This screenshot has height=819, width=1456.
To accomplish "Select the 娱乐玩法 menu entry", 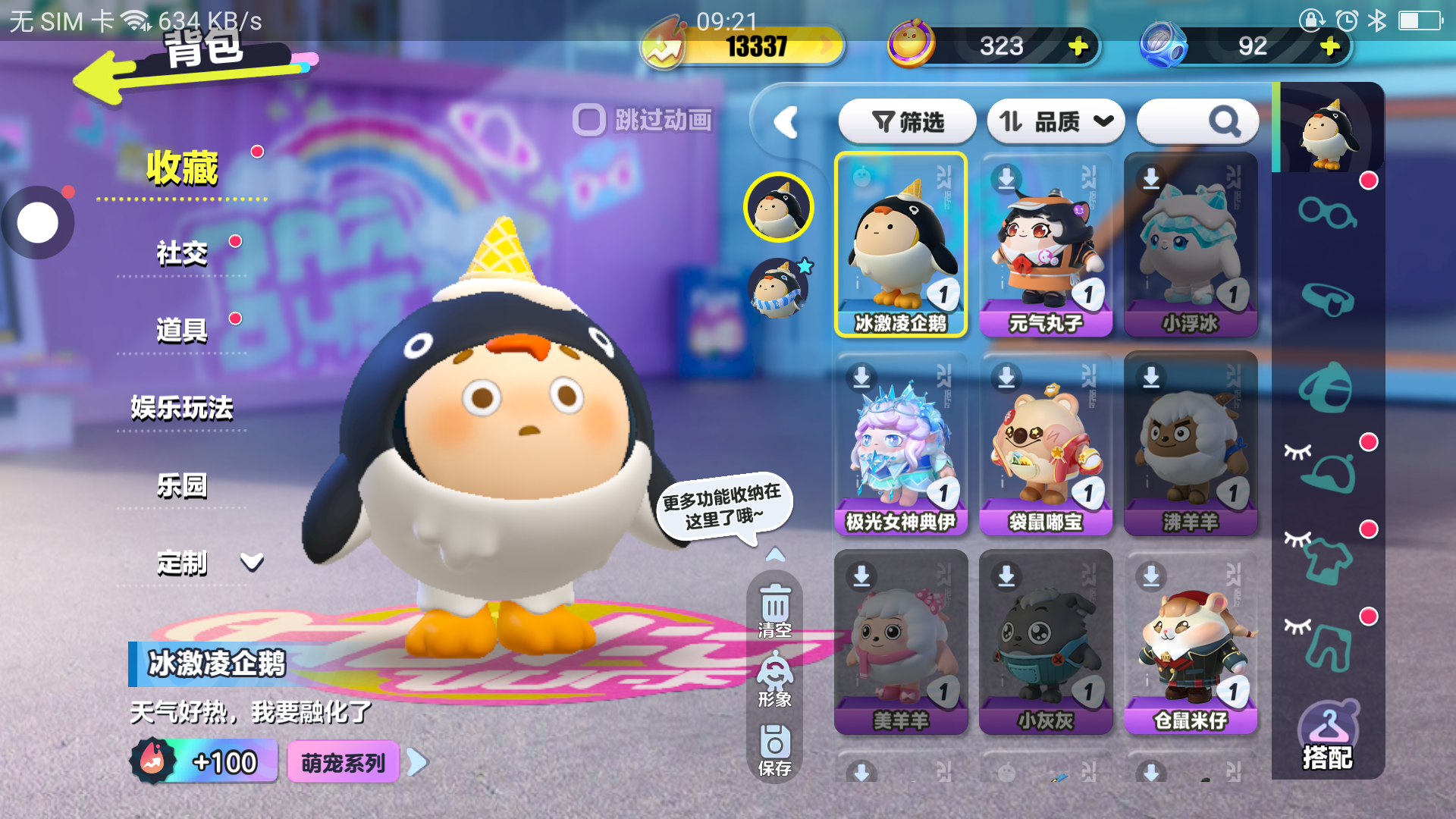I will 182,408.
